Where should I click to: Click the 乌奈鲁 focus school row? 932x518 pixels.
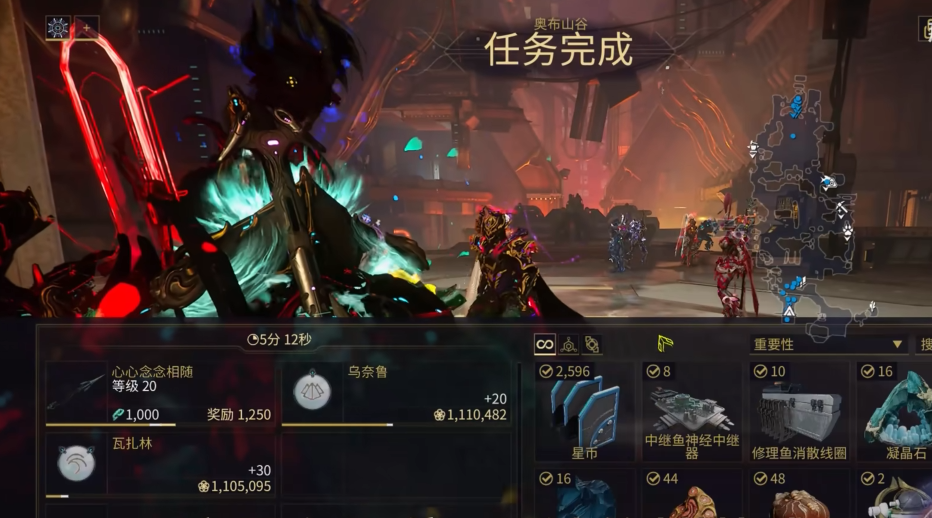tap(396, 393)
